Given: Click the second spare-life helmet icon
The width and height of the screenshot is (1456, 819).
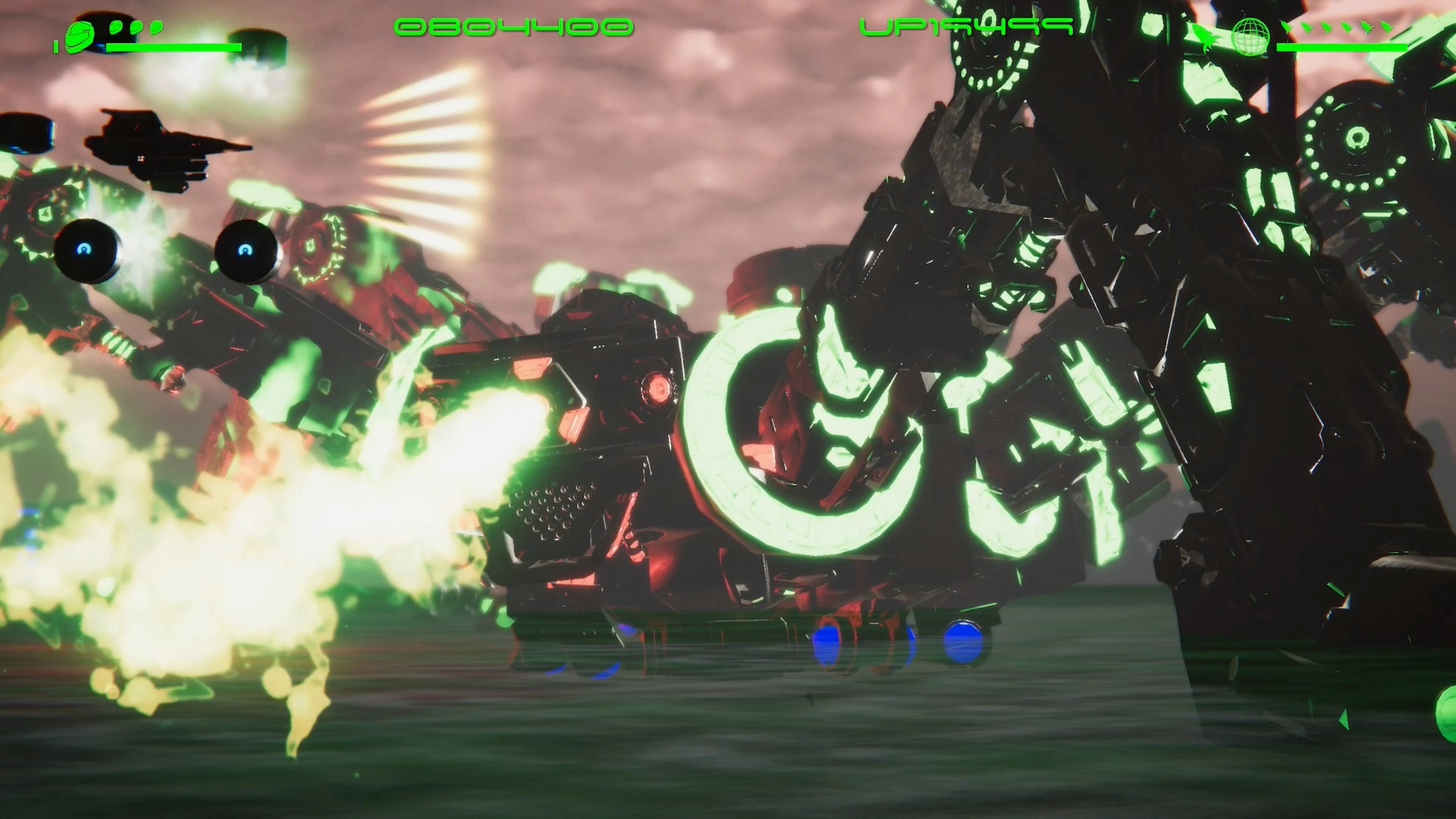Looking at the screenshot, I should click(x=136, y=27).
